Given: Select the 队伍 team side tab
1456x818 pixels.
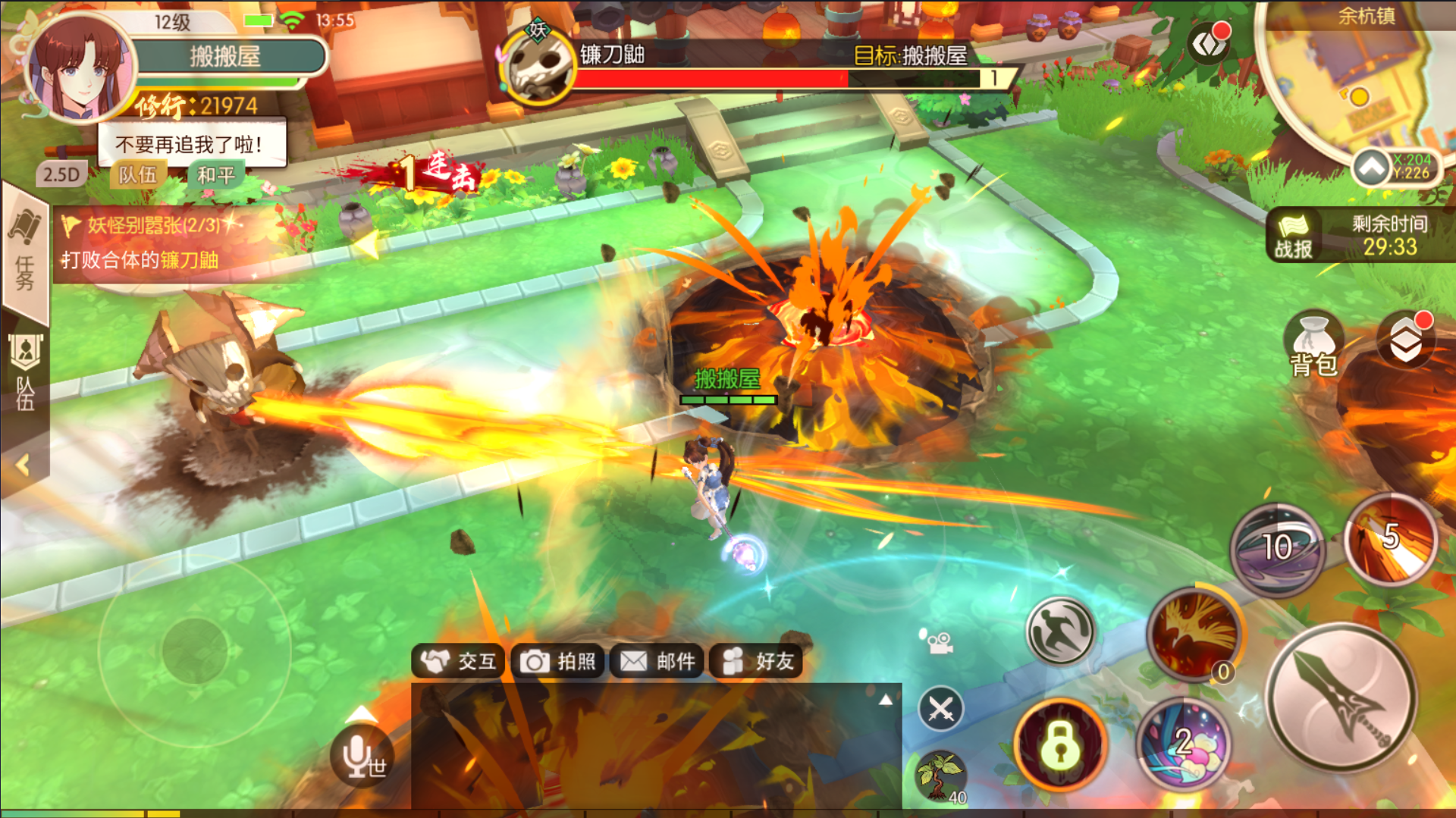Looking at the screenshot, I should (x=25, y=373).
